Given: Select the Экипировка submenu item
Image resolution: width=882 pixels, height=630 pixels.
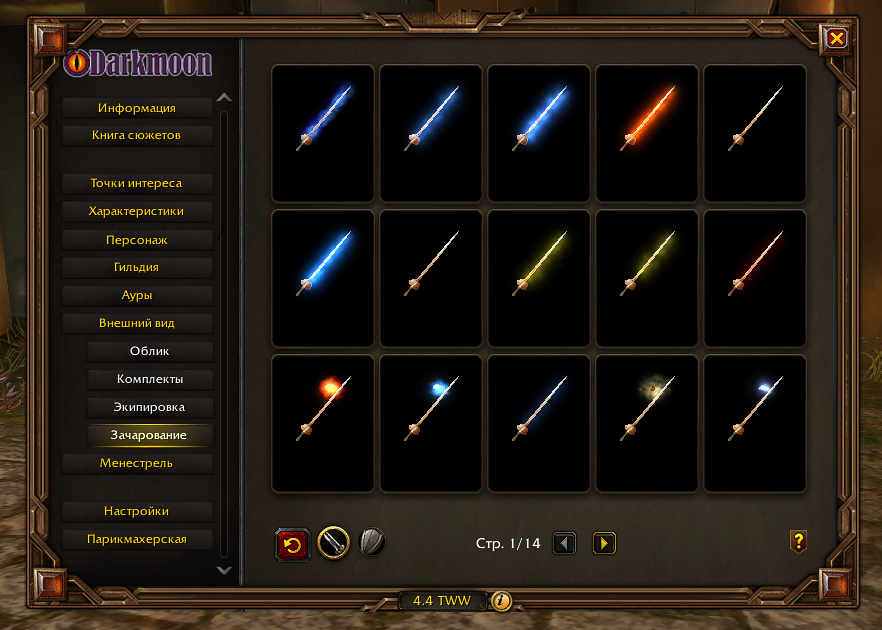Looking at the screenshot, I should pyautogui.click(x=150, y=408).
